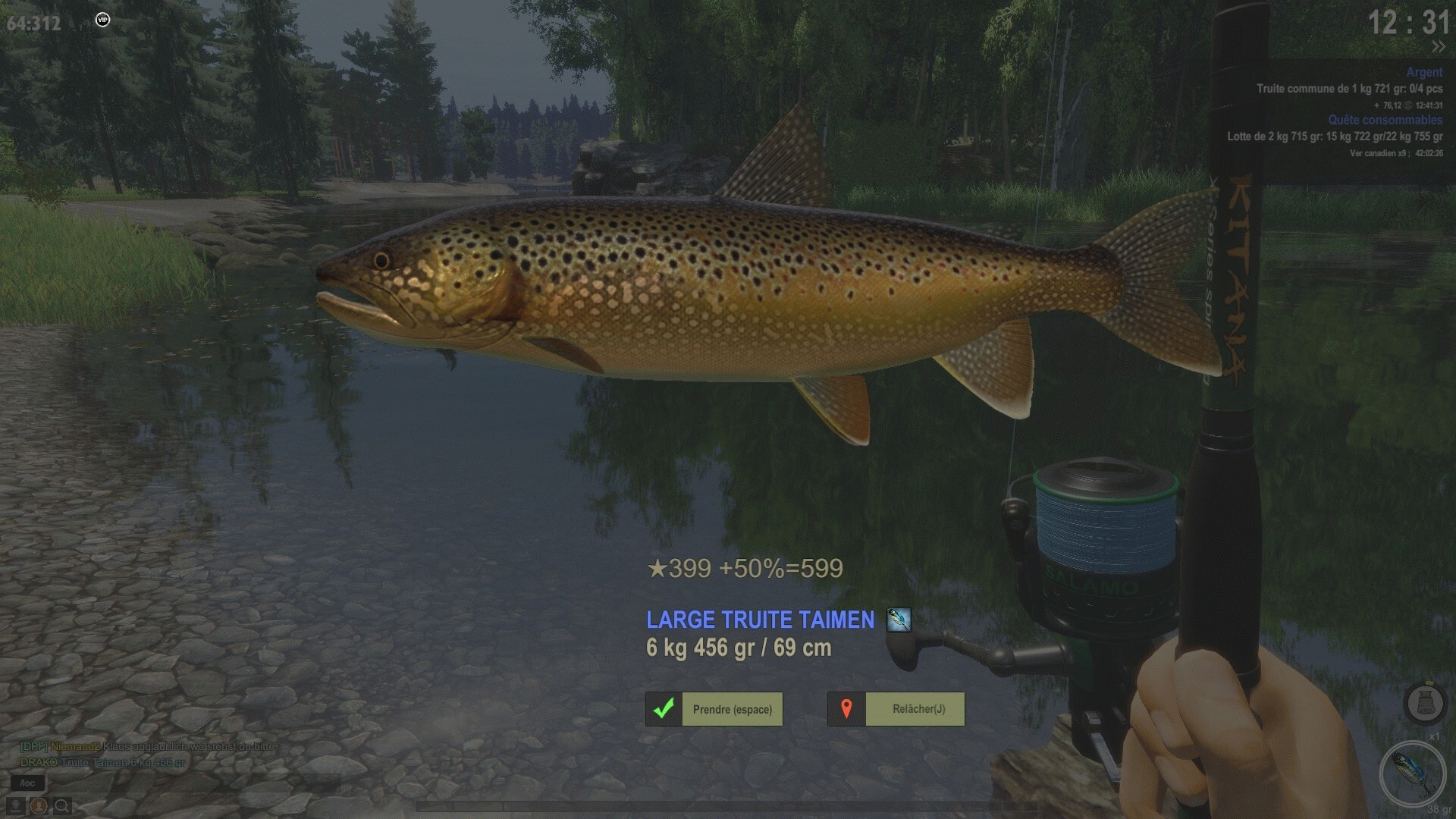The height and width of the screenshot is (819, 1456).
Task: Open the chat channel selector button
Action: click(x=28, y=783)
